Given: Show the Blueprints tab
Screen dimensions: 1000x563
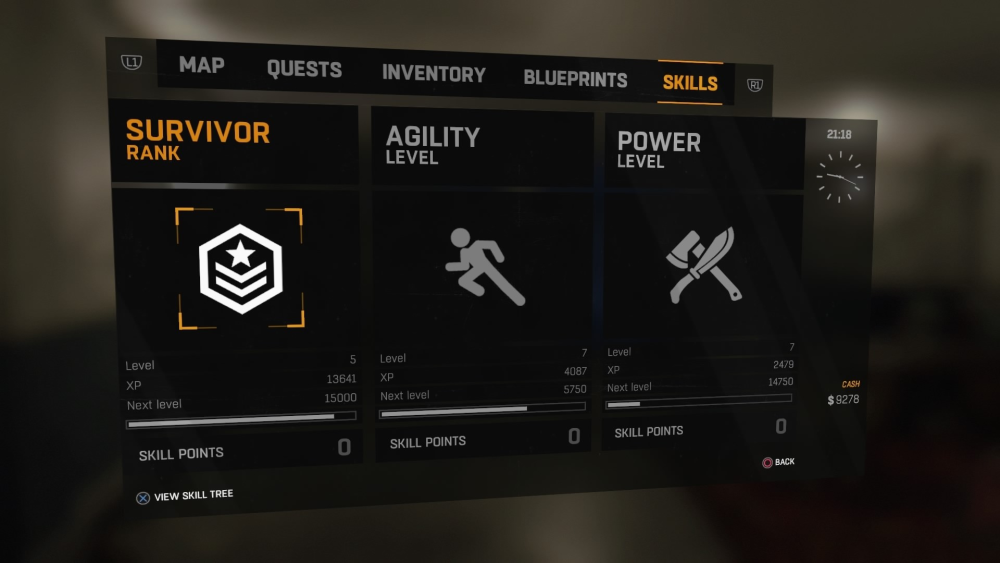Looking at the screenshot, I should click(x=575, y=79).
